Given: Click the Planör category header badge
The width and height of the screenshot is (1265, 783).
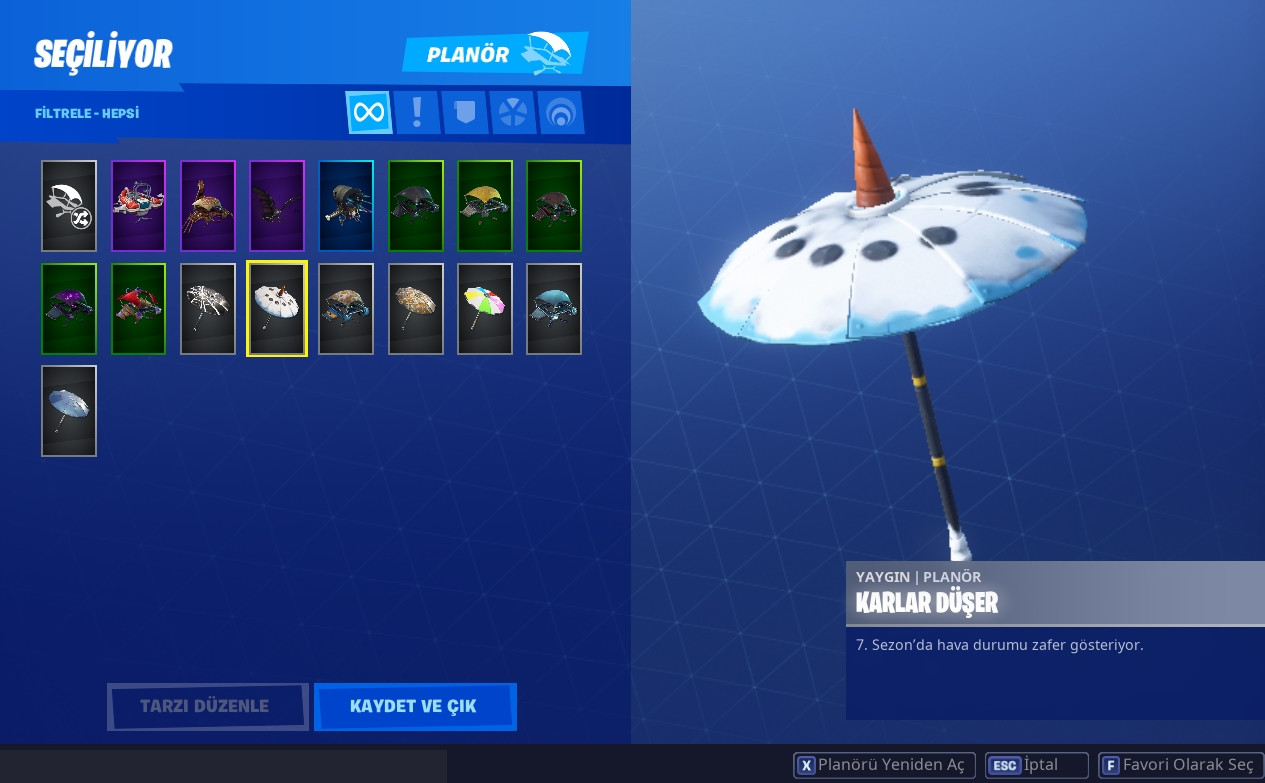Looking at the screenshot, I should tap(494, 54).
